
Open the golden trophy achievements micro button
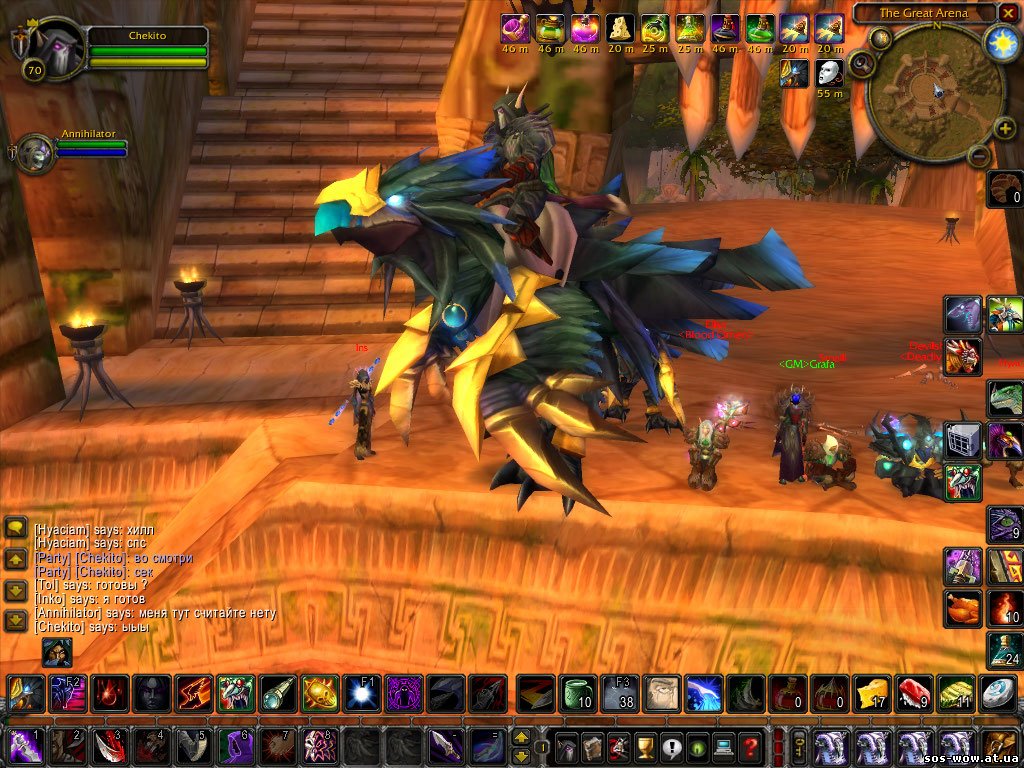pos(646,747)
